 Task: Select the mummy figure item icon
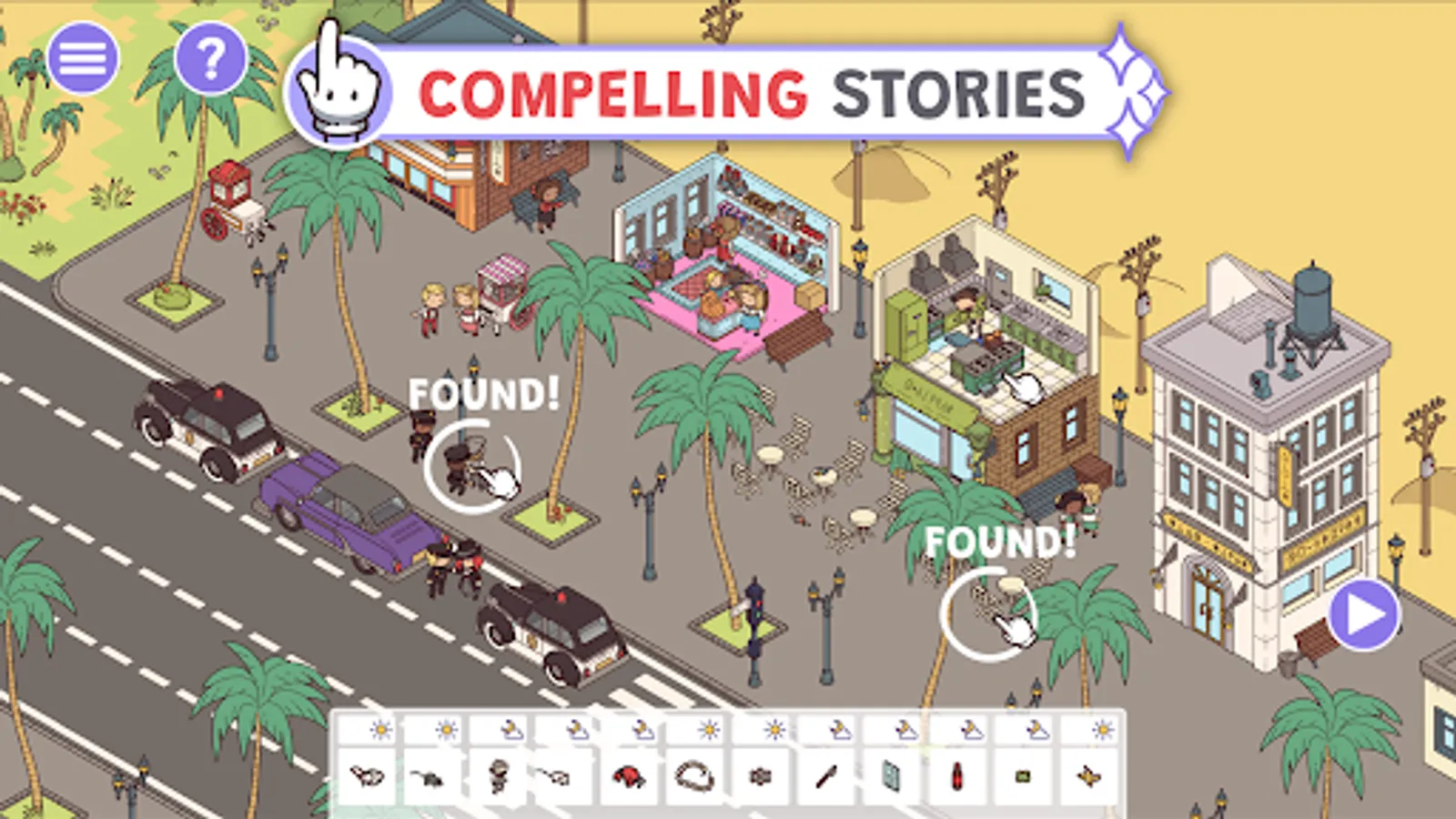pyautogui.click(x=499, y=777)
